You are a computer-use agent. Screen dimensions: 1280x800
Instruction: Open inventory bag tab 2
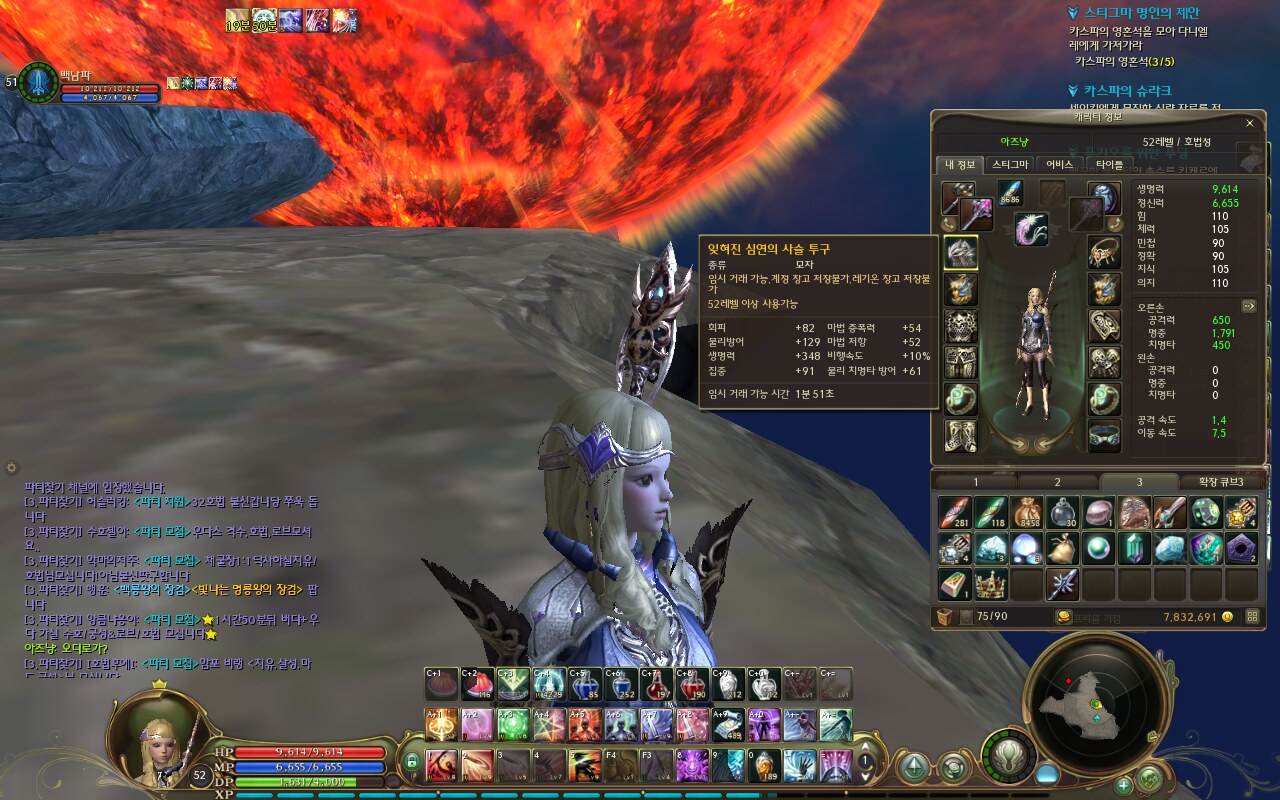[x=1057, y=482]
